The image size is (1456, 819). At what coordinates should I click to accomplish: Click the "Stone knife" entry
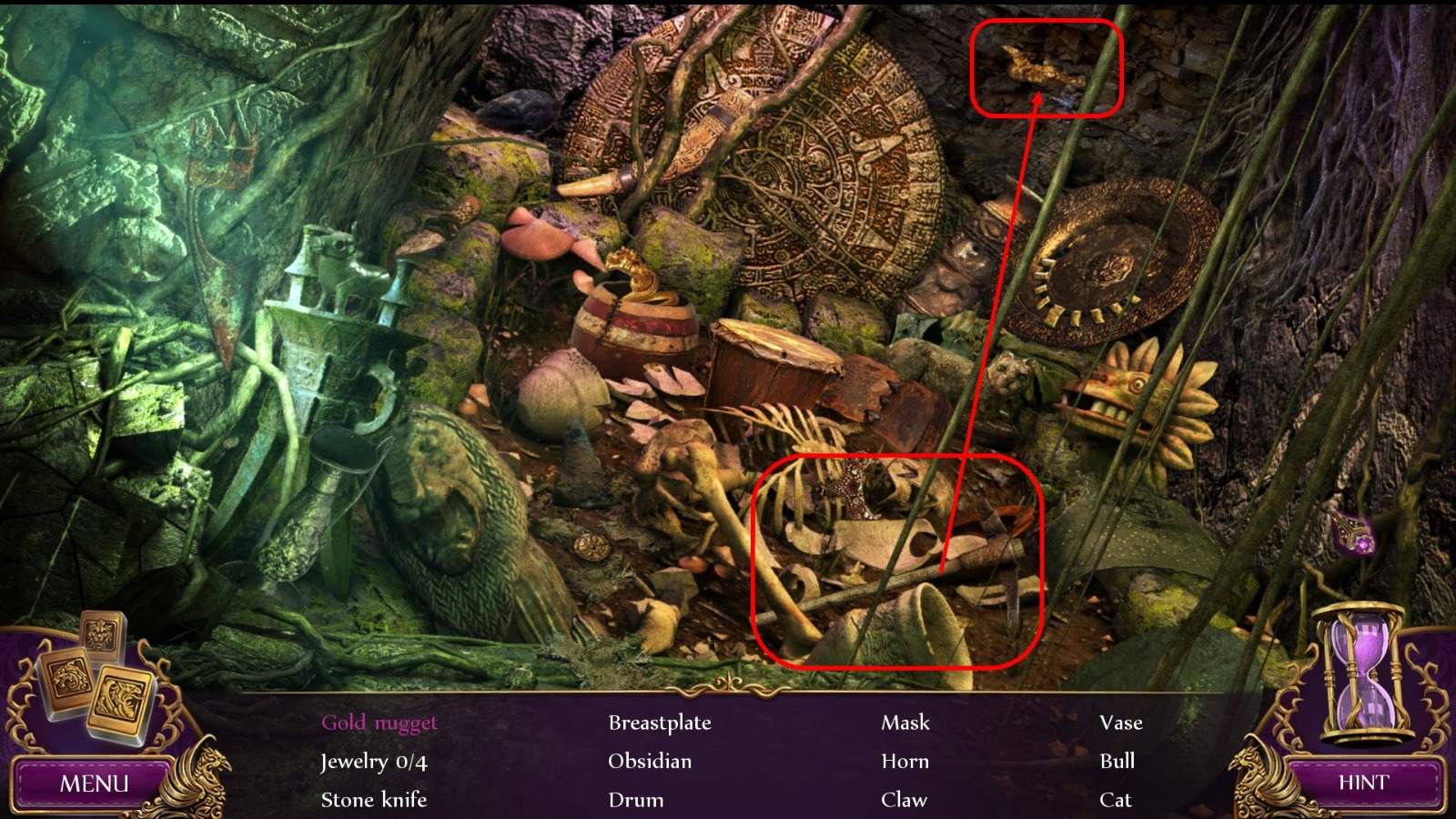[374, 800]
